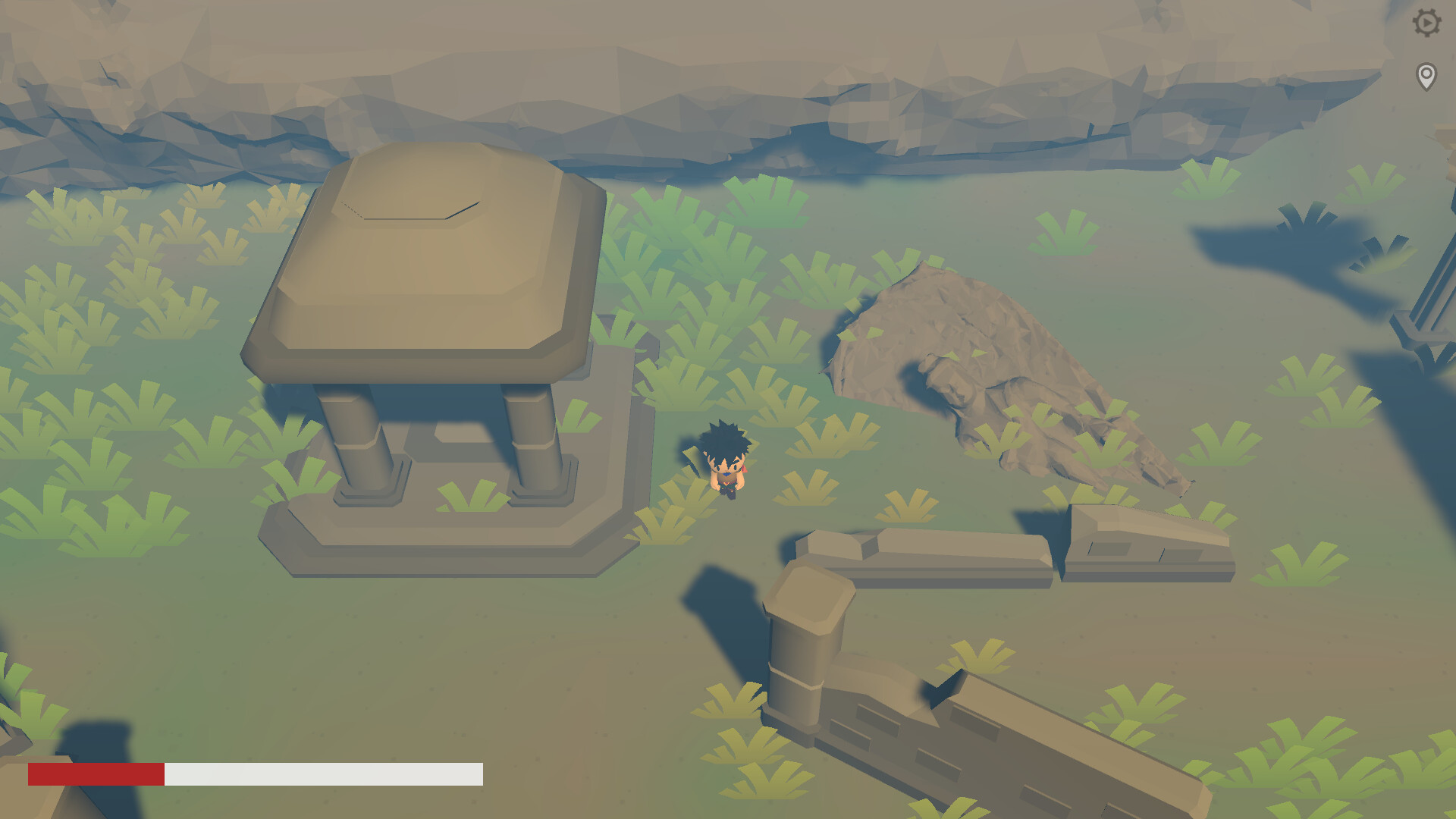Open the settings gear icon

point(1429,23)
